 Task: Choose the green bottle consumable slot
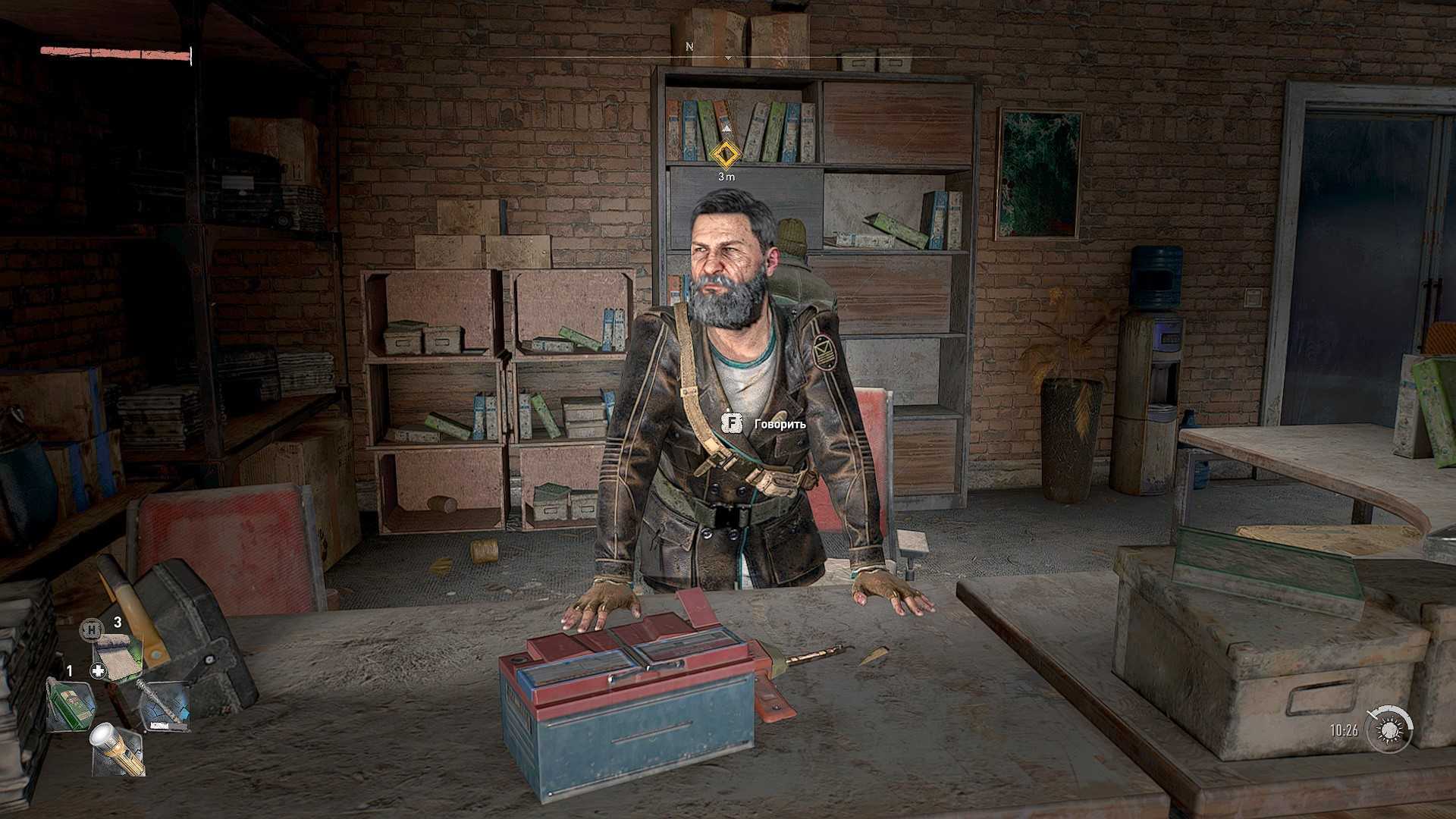point(71,704)
